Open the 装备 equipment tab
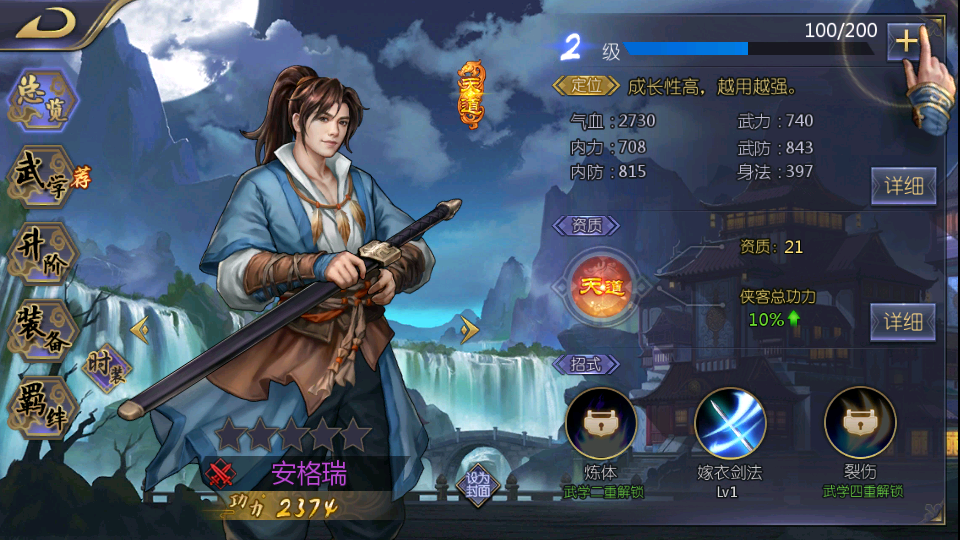 42,329
